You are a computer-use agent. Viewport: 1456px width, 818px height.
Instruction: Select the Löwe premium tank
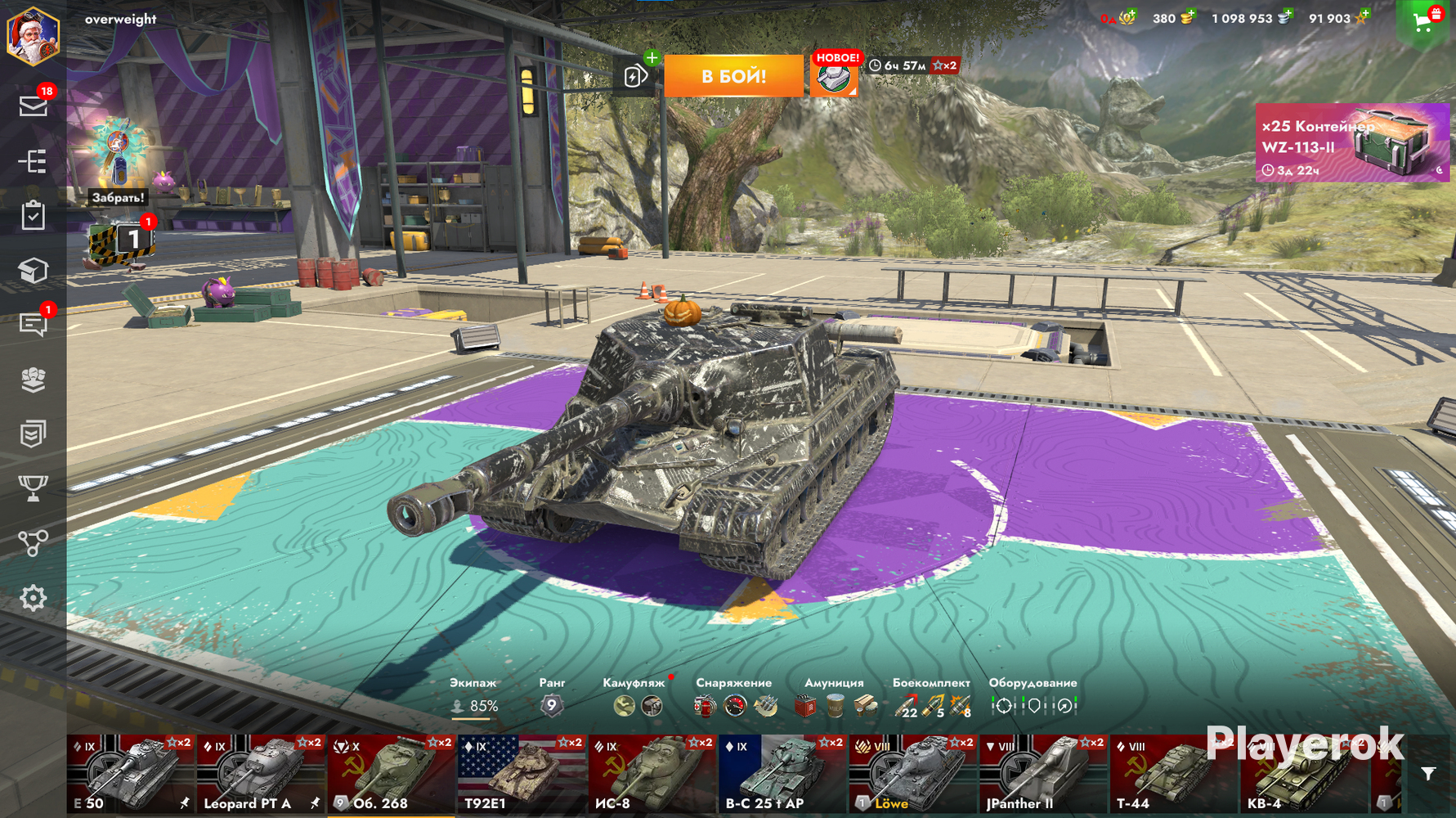(912, 774)
